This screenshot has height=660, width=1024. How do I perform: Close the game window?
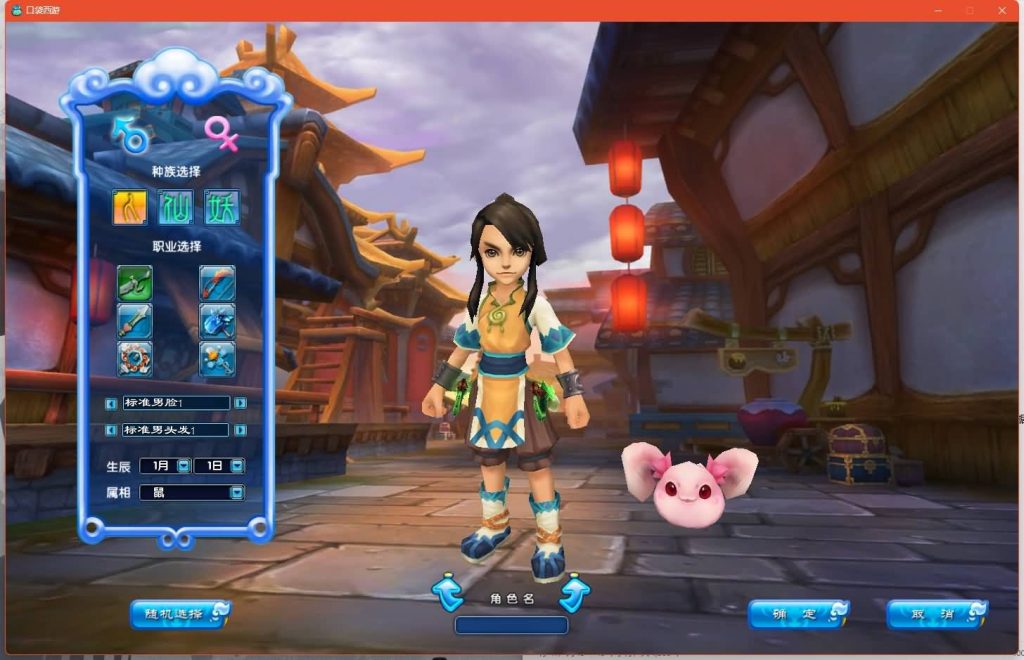1002,10
